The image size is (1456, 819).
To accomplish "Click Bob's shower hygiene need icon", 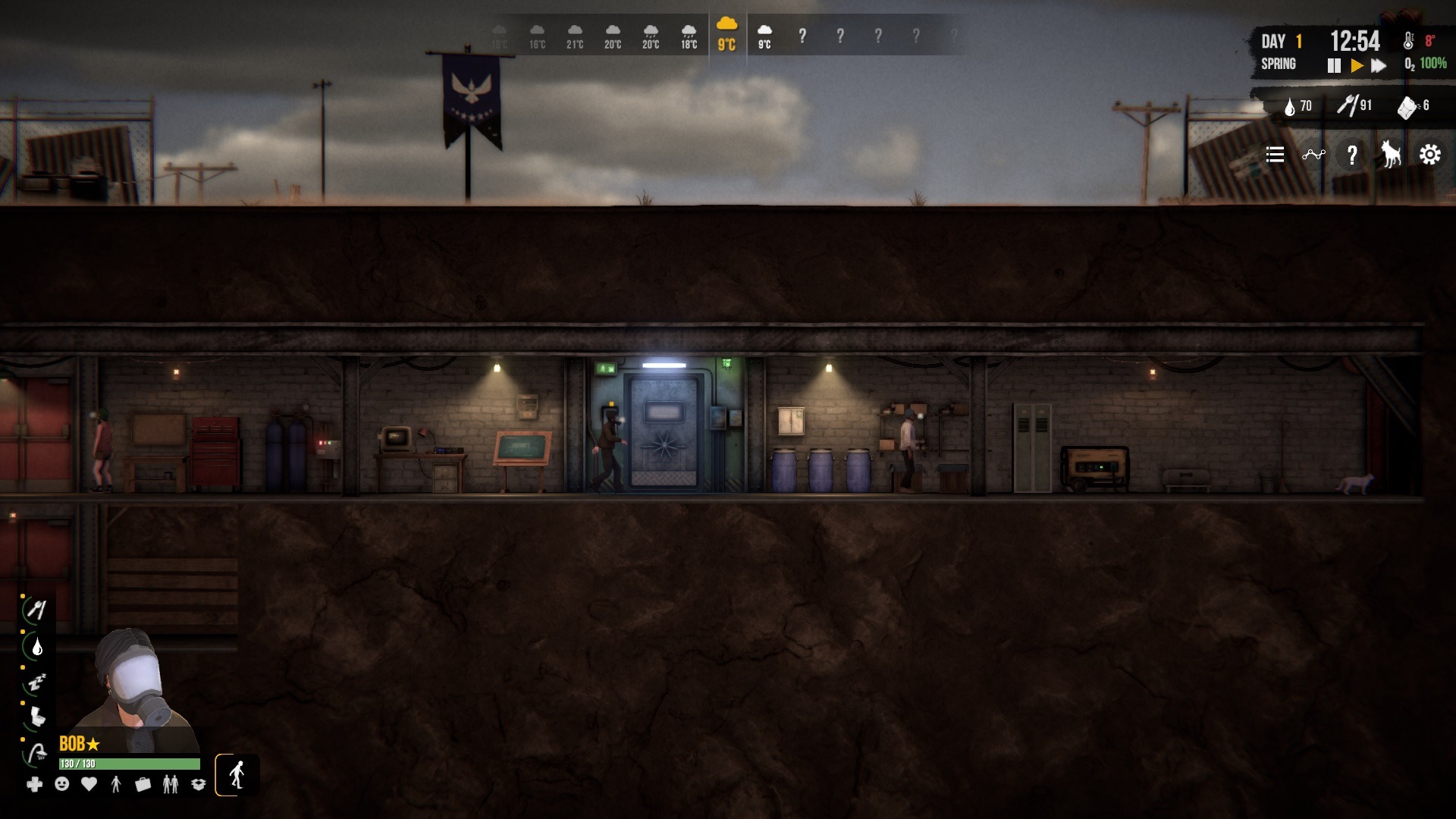I will pos(36,754).
